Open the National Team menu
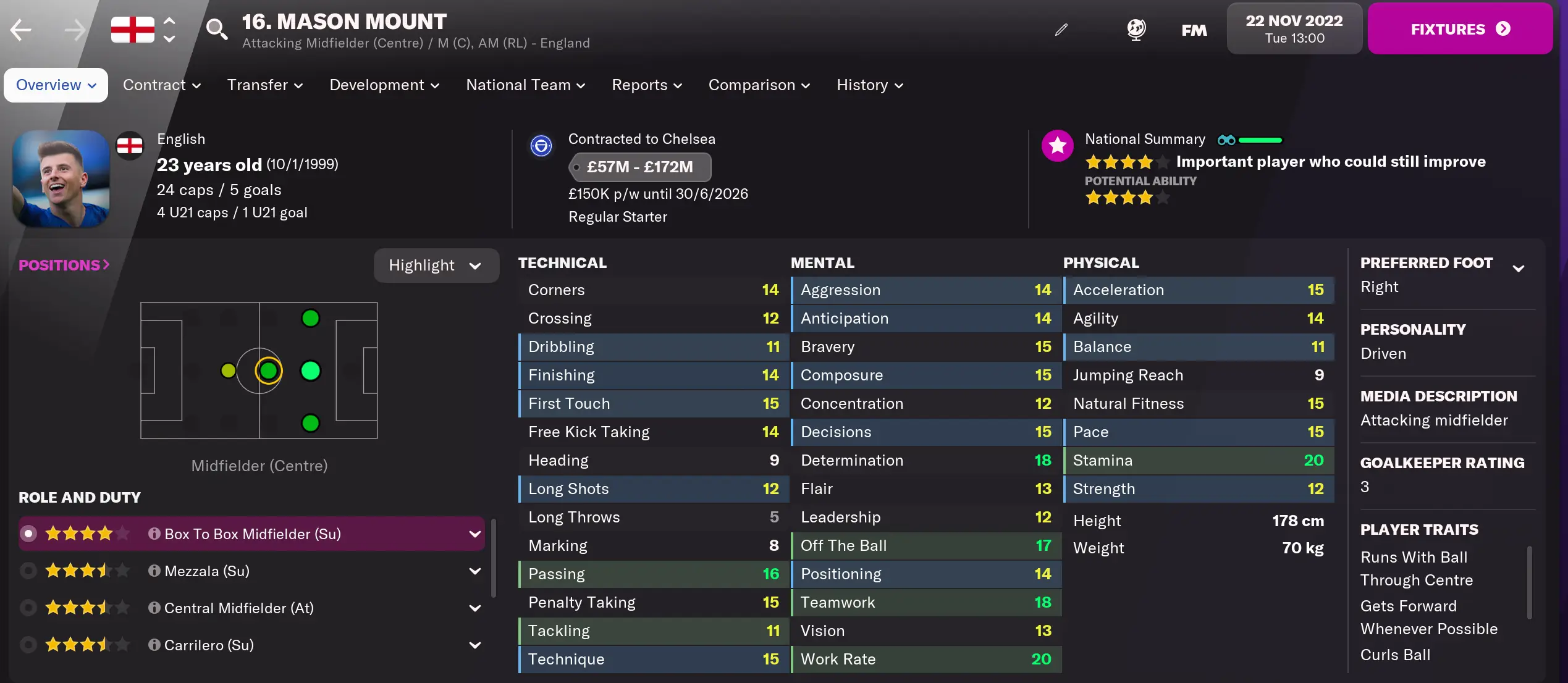Screen dimensions: 1568x683 click(525, 85)
